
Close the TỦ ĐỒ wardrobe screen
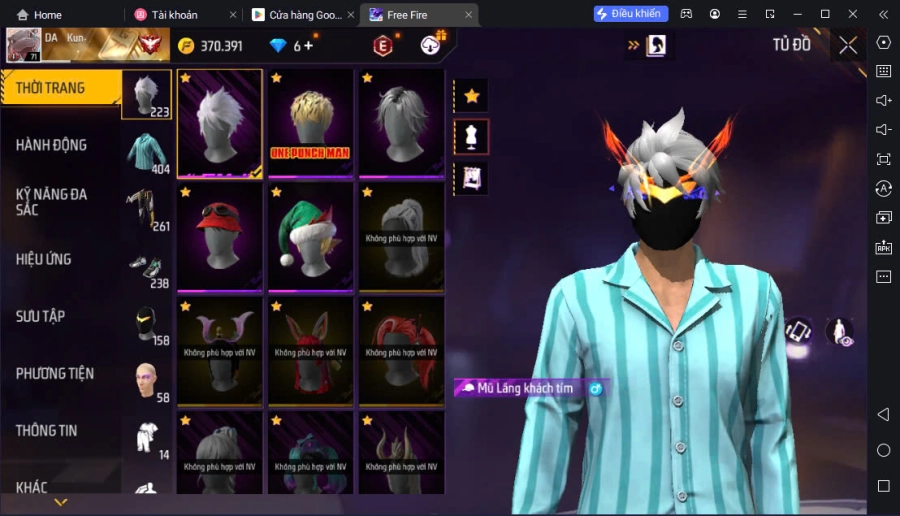848,45
